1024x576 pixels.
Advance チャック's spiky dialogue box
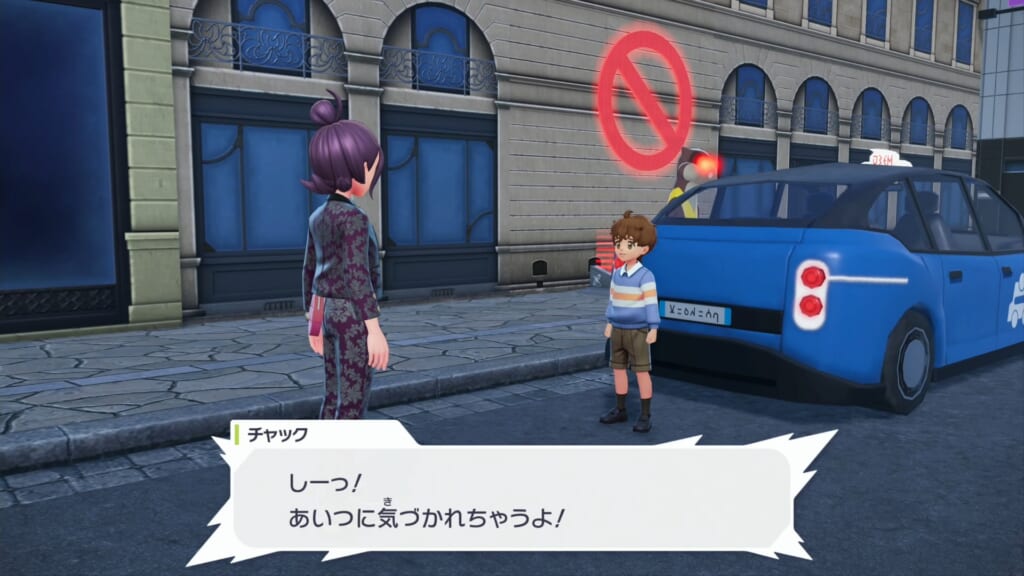click(511, 497)
